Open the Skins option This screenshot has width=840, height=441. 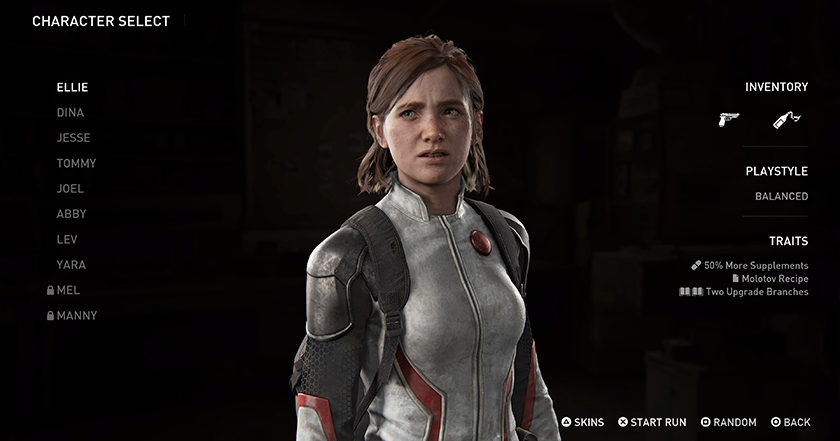point(582,423)
